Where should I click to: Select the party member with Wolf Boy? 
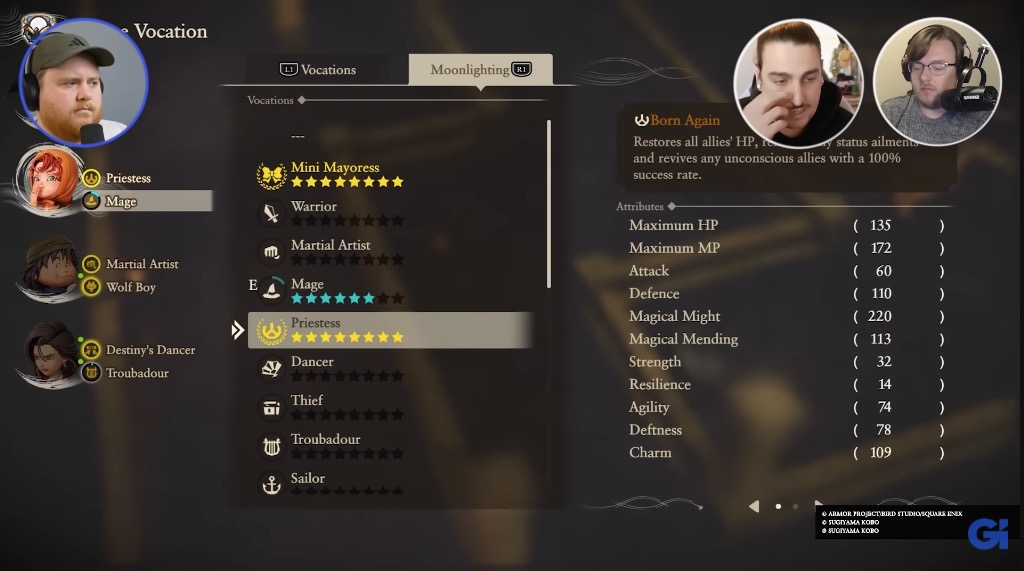[49, 268]
